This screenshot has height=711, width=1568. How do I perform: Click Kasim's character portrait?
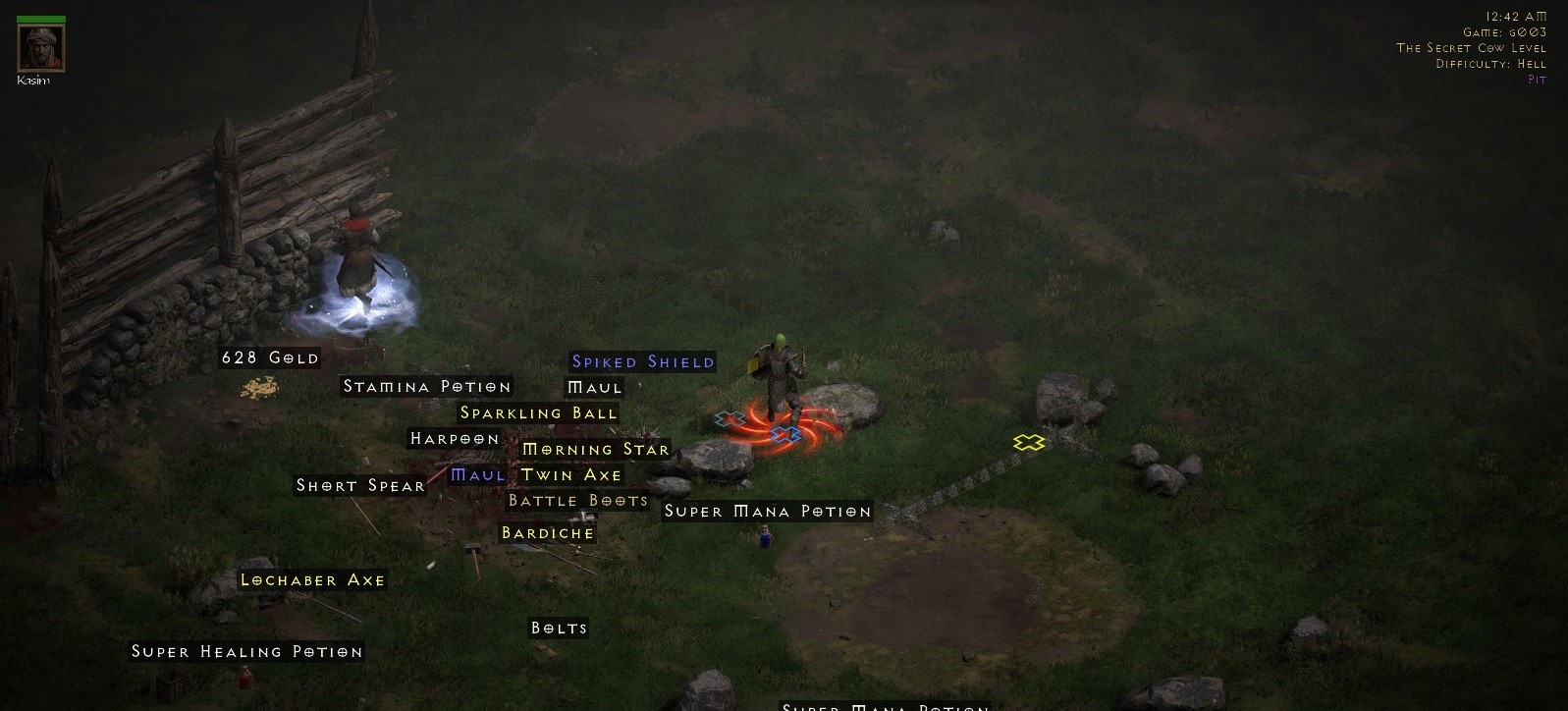point(39,49)
